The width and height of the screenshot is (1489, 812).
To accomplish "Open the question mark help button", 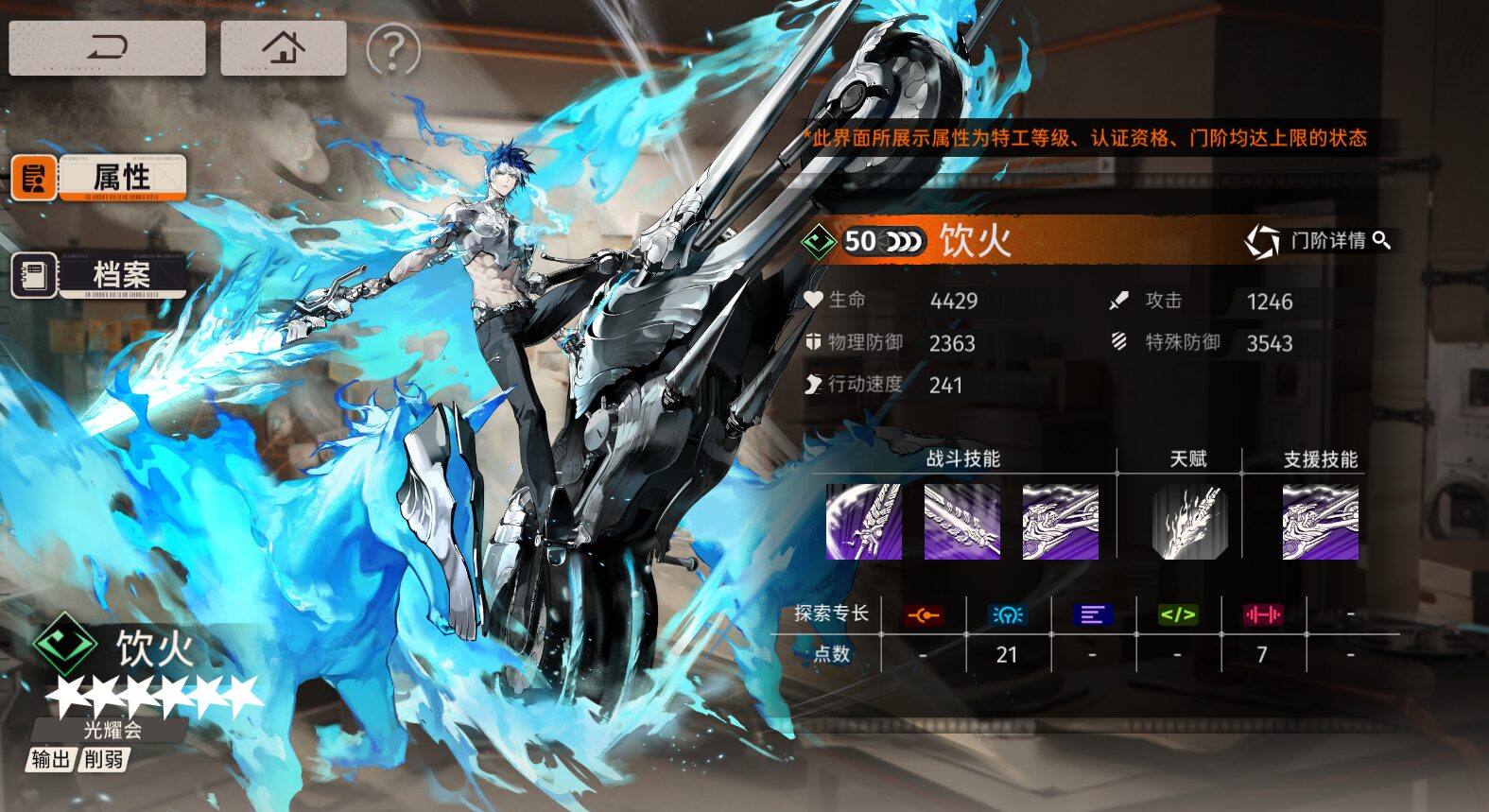I will click(x=392, y=50).
